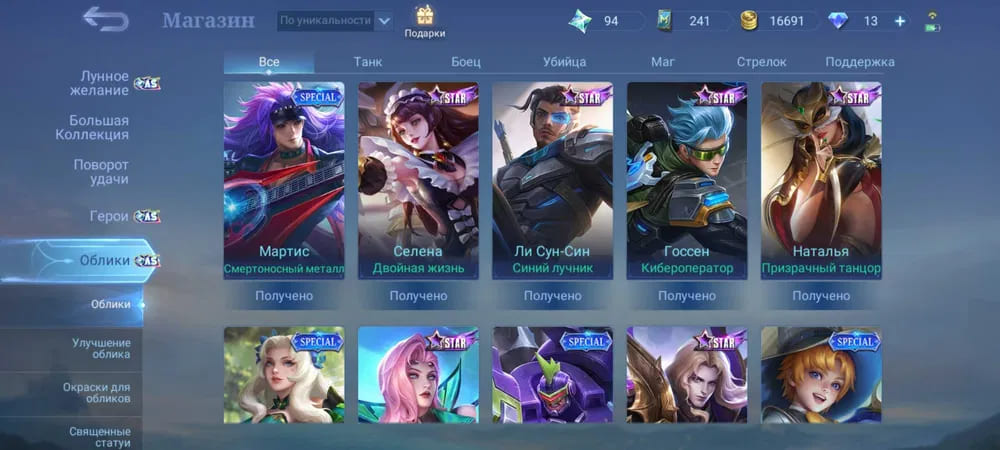Viewport: 1000px width, 450px height.
Task: Open the sort dropdown 'По уникальности'
Action: tap(333, 20)
